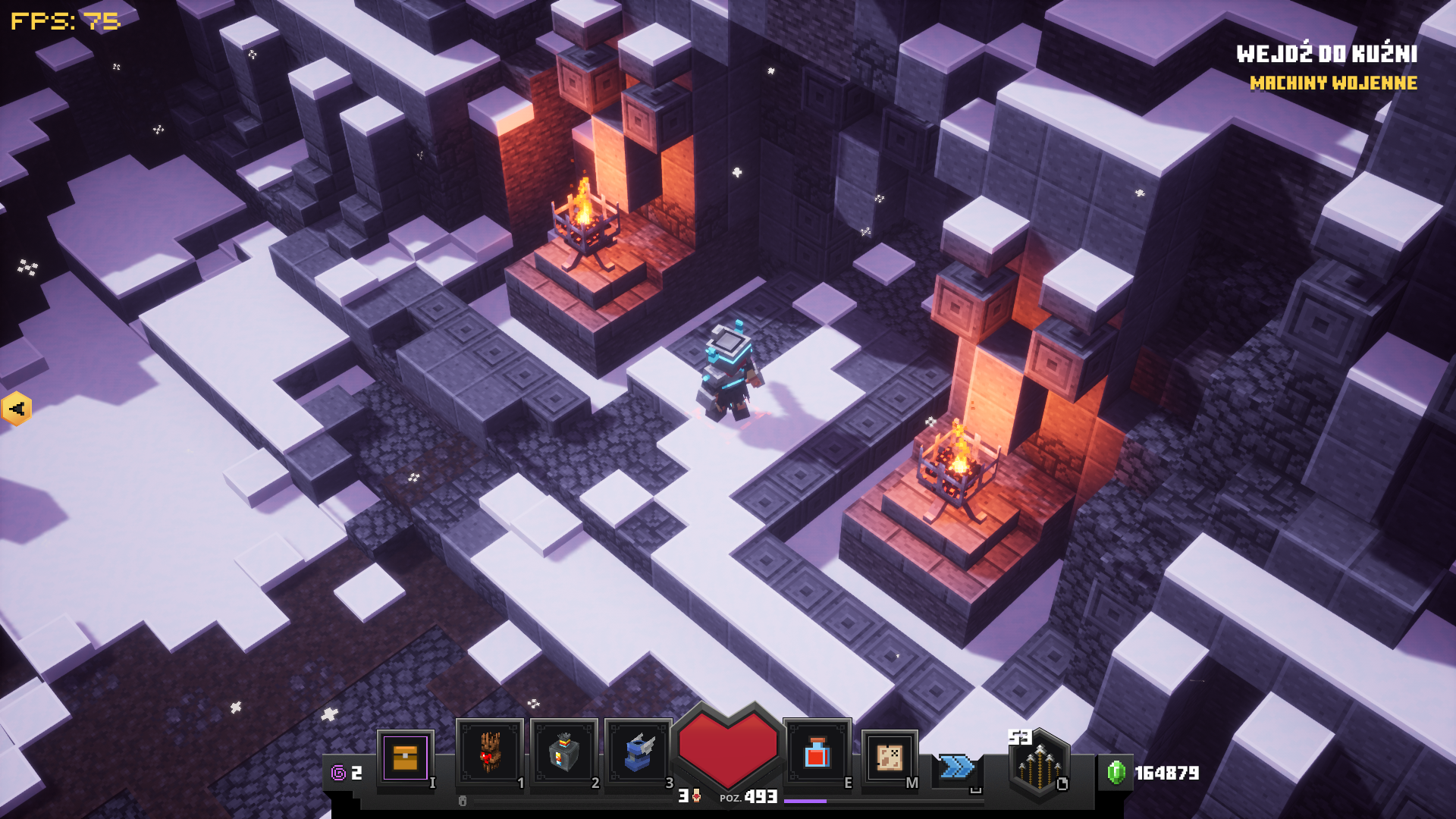Drink the red health potion
Image resolution: width=1456 pixels, height=819 pixels.
(x=816, y=753)
